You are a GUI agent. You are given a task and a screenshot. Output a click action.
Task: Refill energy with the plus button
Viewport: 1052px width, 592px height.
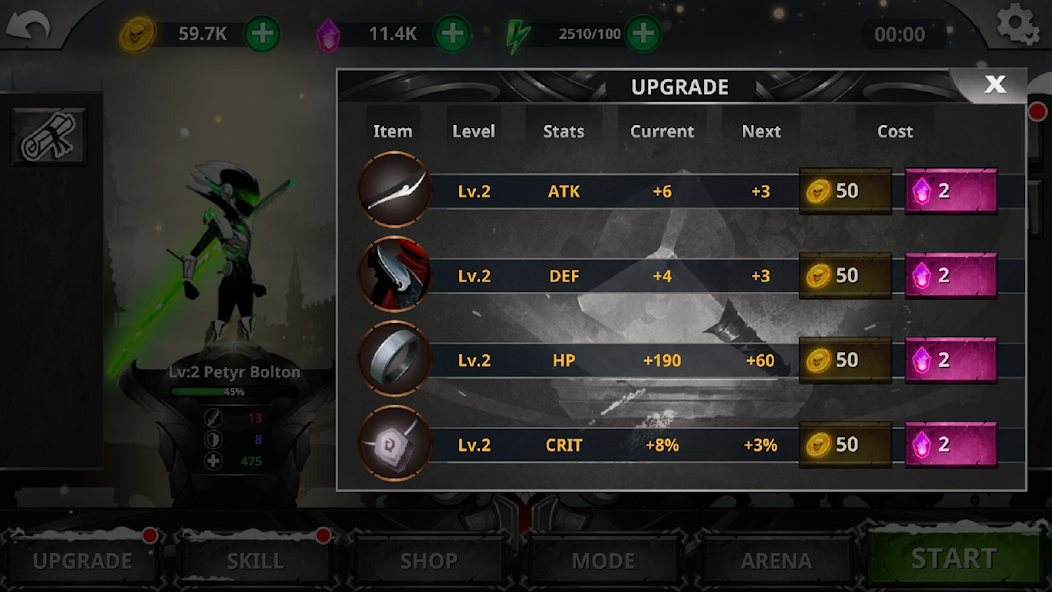pyautogui.click(x=642, y=34)
